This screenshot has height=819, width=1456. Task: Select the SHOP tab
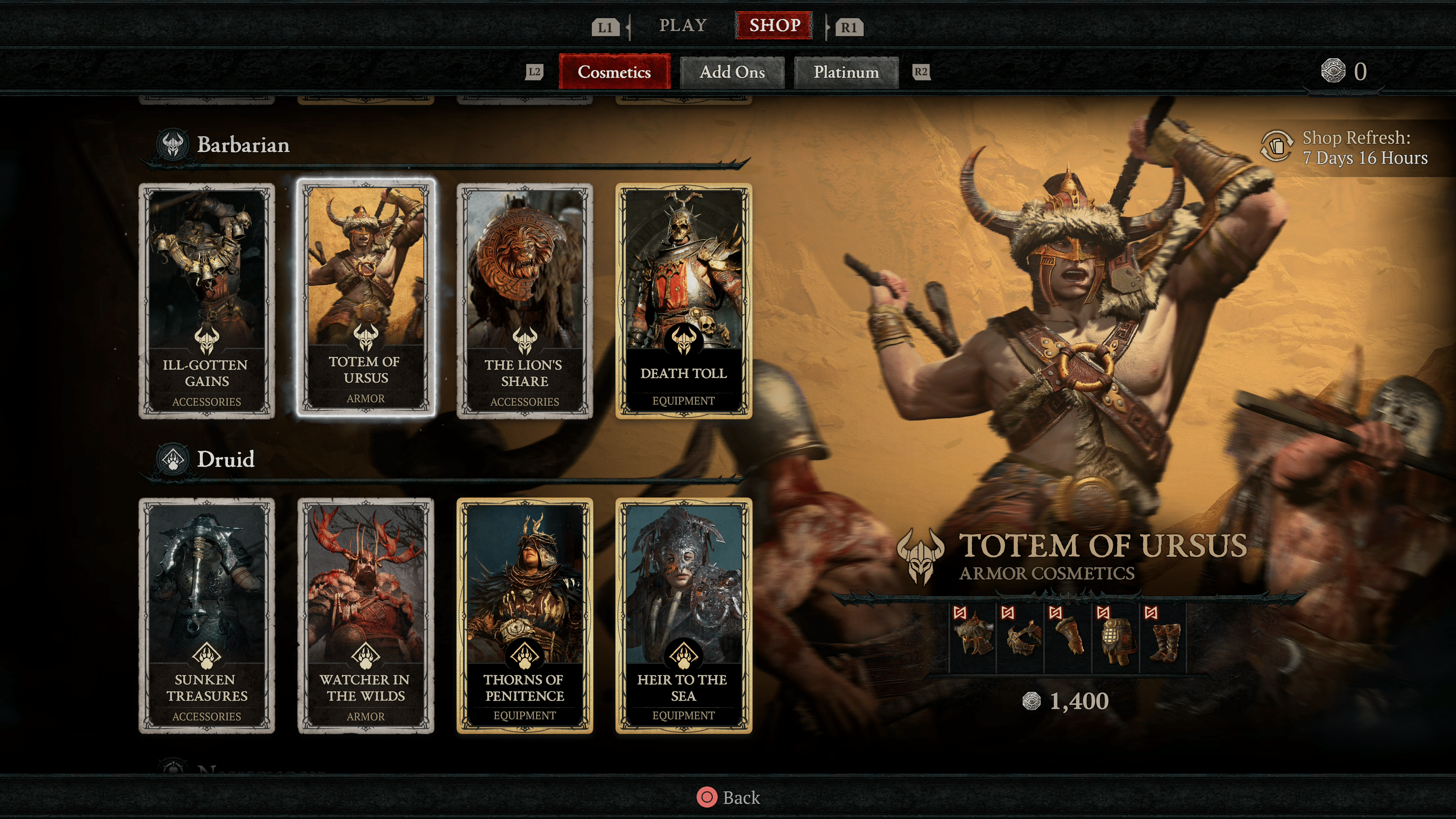(774, 25)
